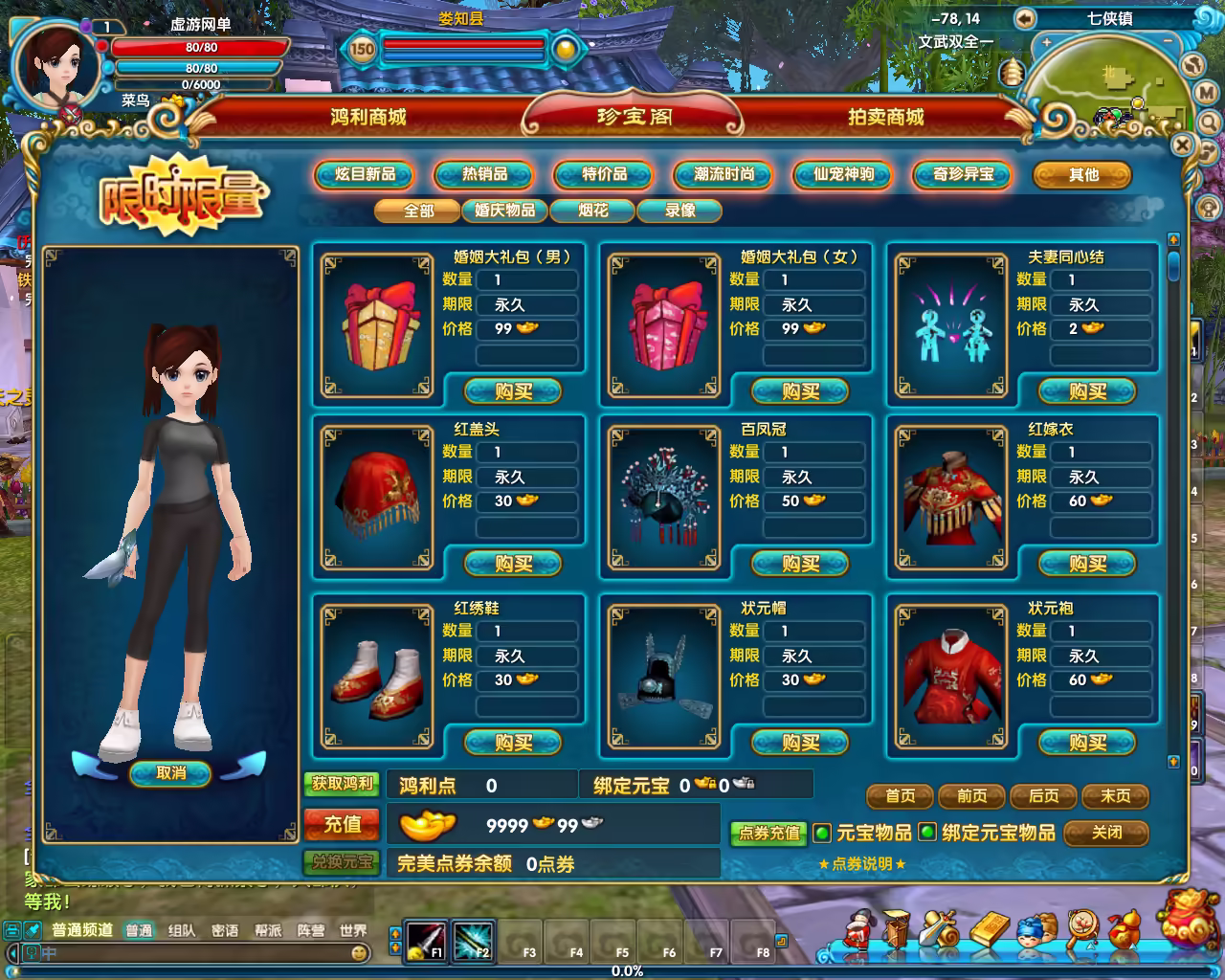The width and height of the screenshot is (1225, 980).
Task: Show the 仙宠神驹 category
Action: pyautogui.click(x=843, y=174)
